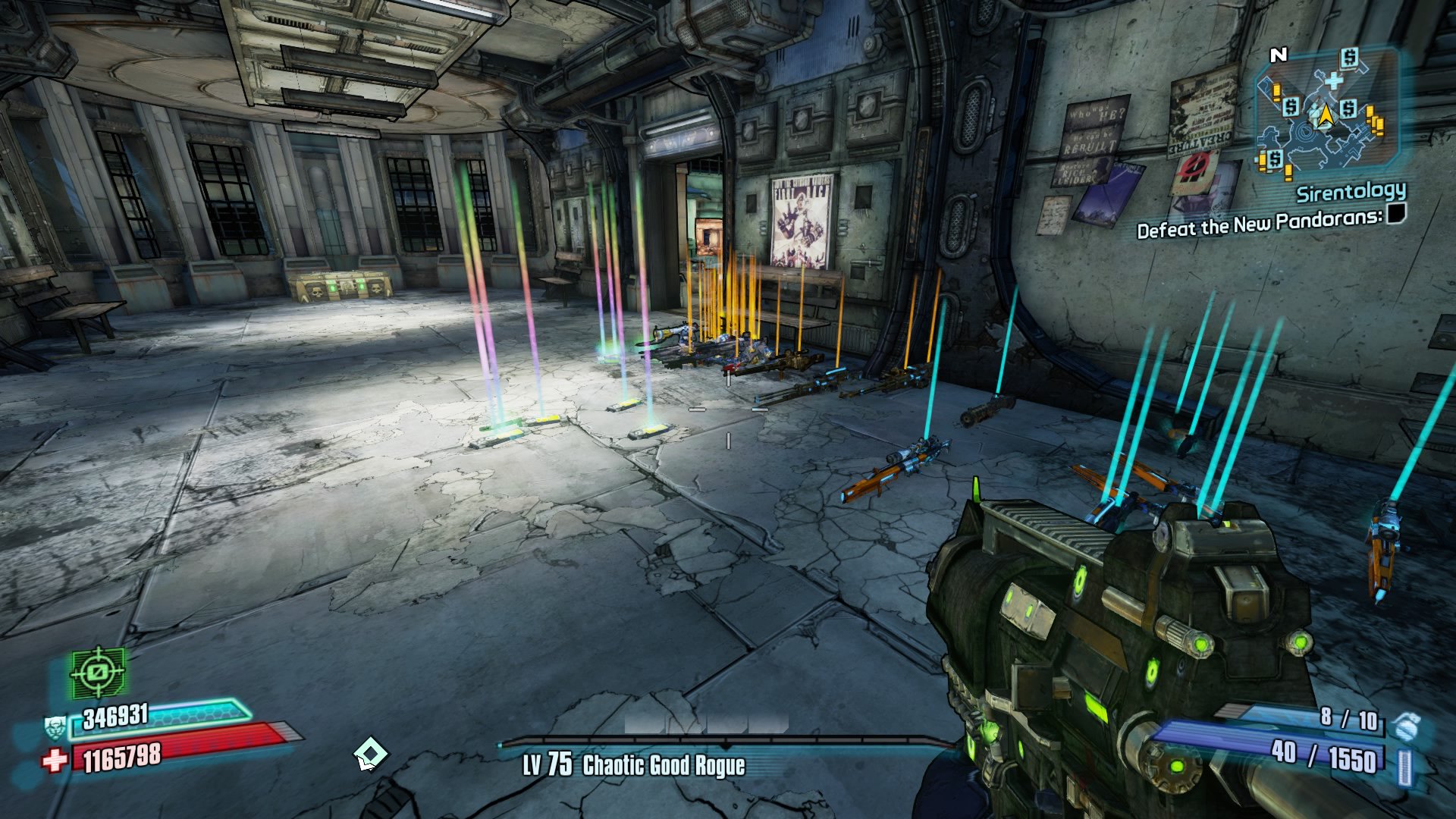
Task: Click a dollar-sign vending machine icon on the minimap
Action: [x=1348, y=58]
